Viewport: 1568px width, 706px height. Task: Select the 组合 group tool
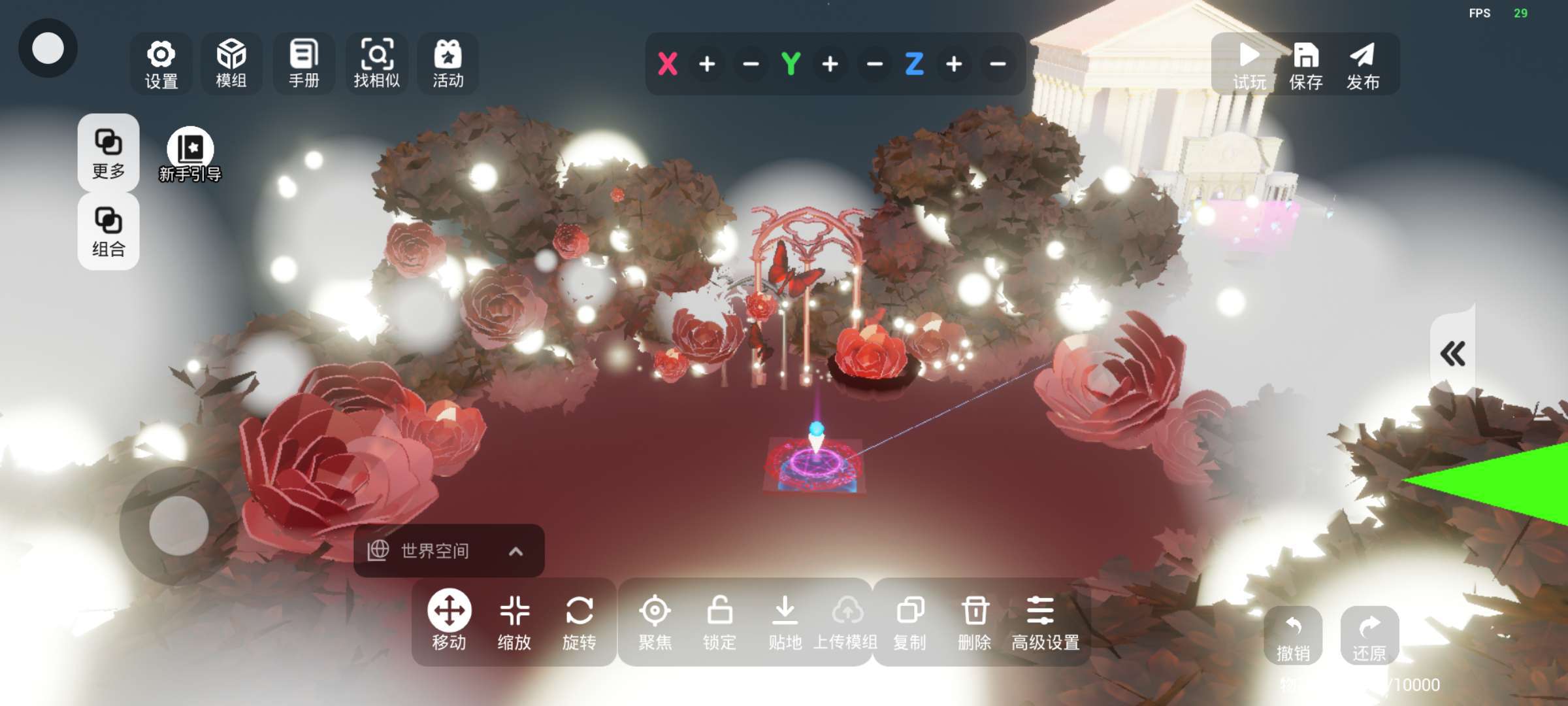(x=108, y=231)
